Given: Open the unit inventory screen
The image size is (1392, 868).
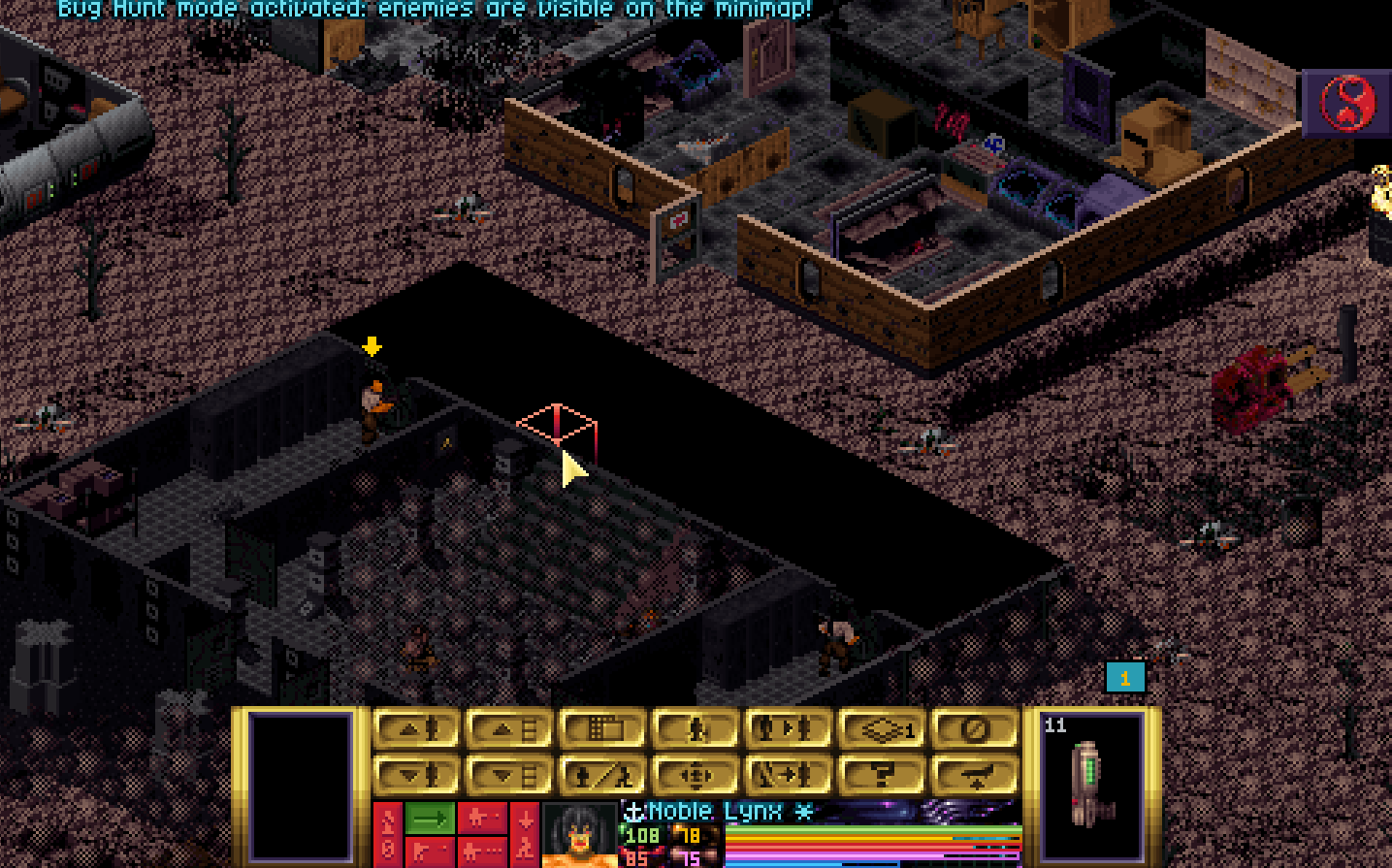Looking at the screenshot, I should point(695,729).
